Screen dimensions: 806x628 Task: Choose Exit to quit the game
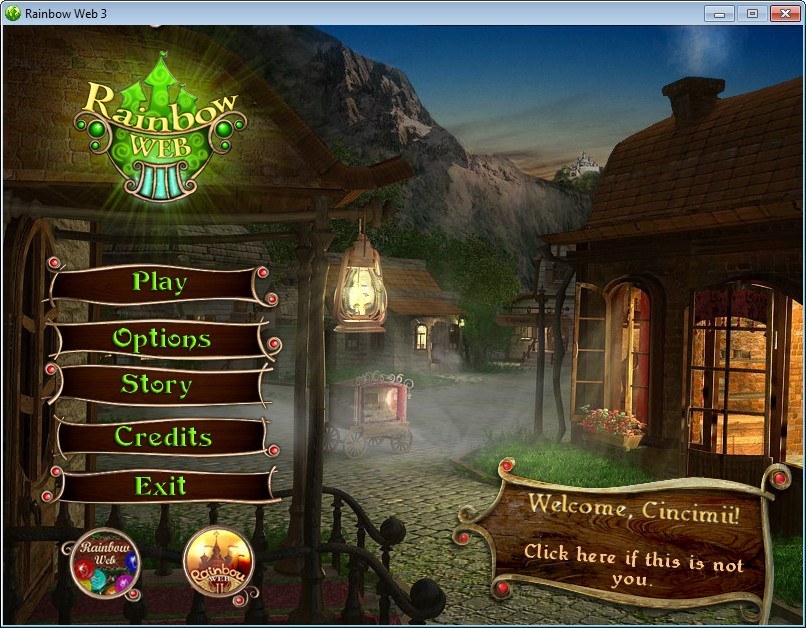[161, 487]
